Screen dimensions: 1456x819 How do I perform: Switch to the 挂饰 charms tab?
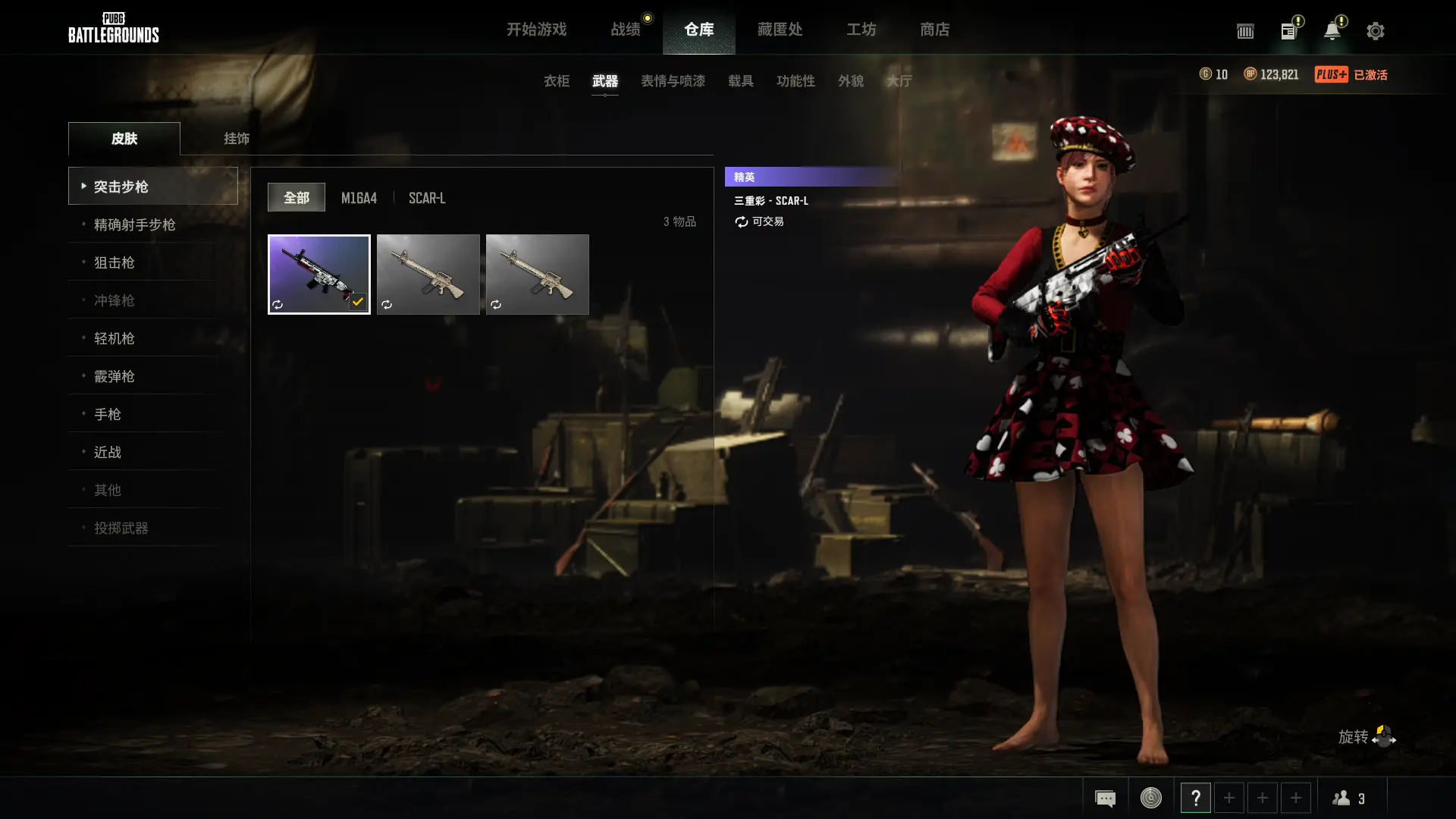tap(237, 139)
